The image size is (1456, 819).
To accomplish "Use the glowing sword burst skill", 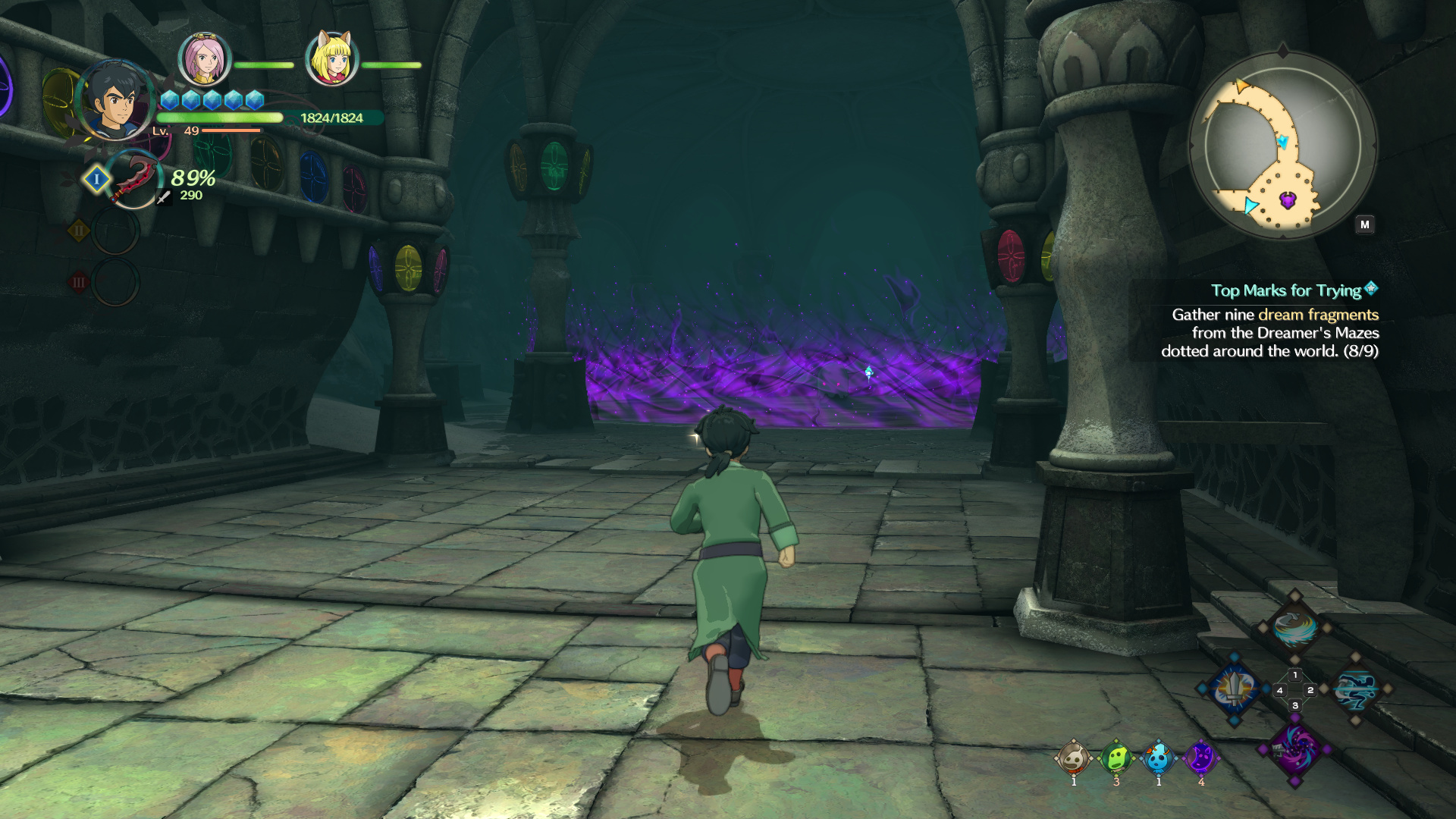I will 1235,689.
